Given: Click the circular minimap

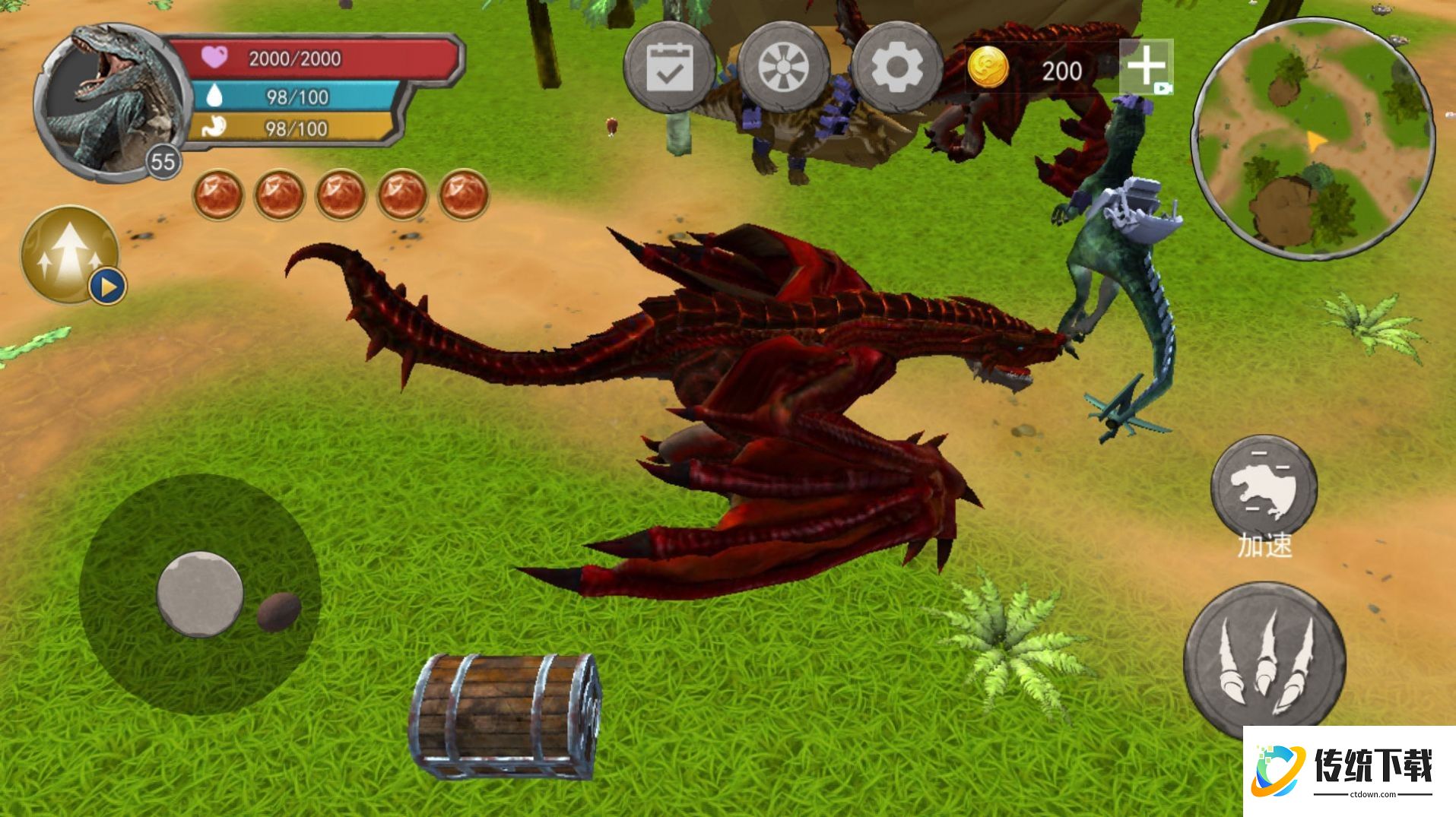Looking at the screenshot, I should click(1313, 138).
